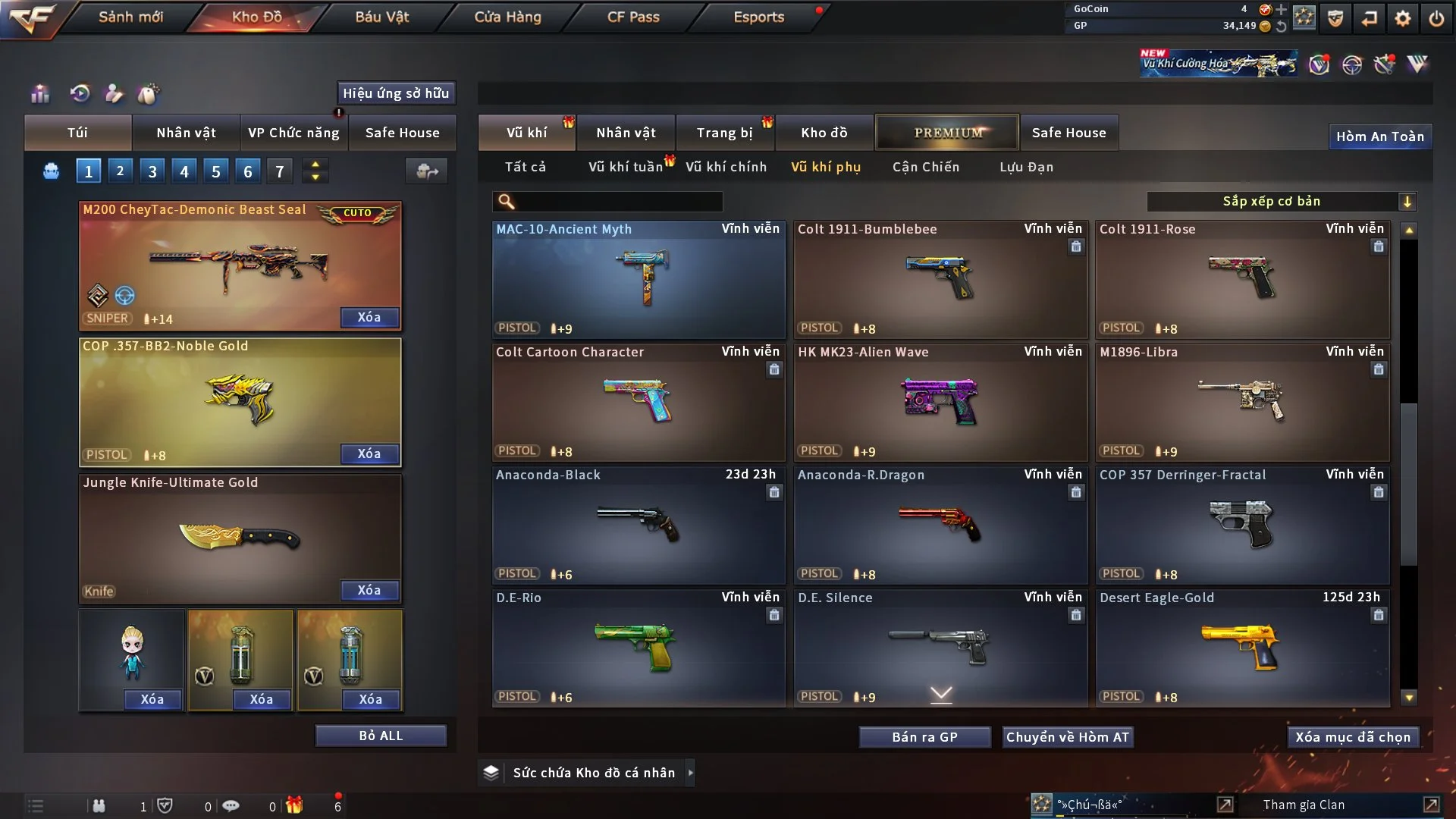Select the MAC-10-Ancient Myth pistol

point(639,279)
